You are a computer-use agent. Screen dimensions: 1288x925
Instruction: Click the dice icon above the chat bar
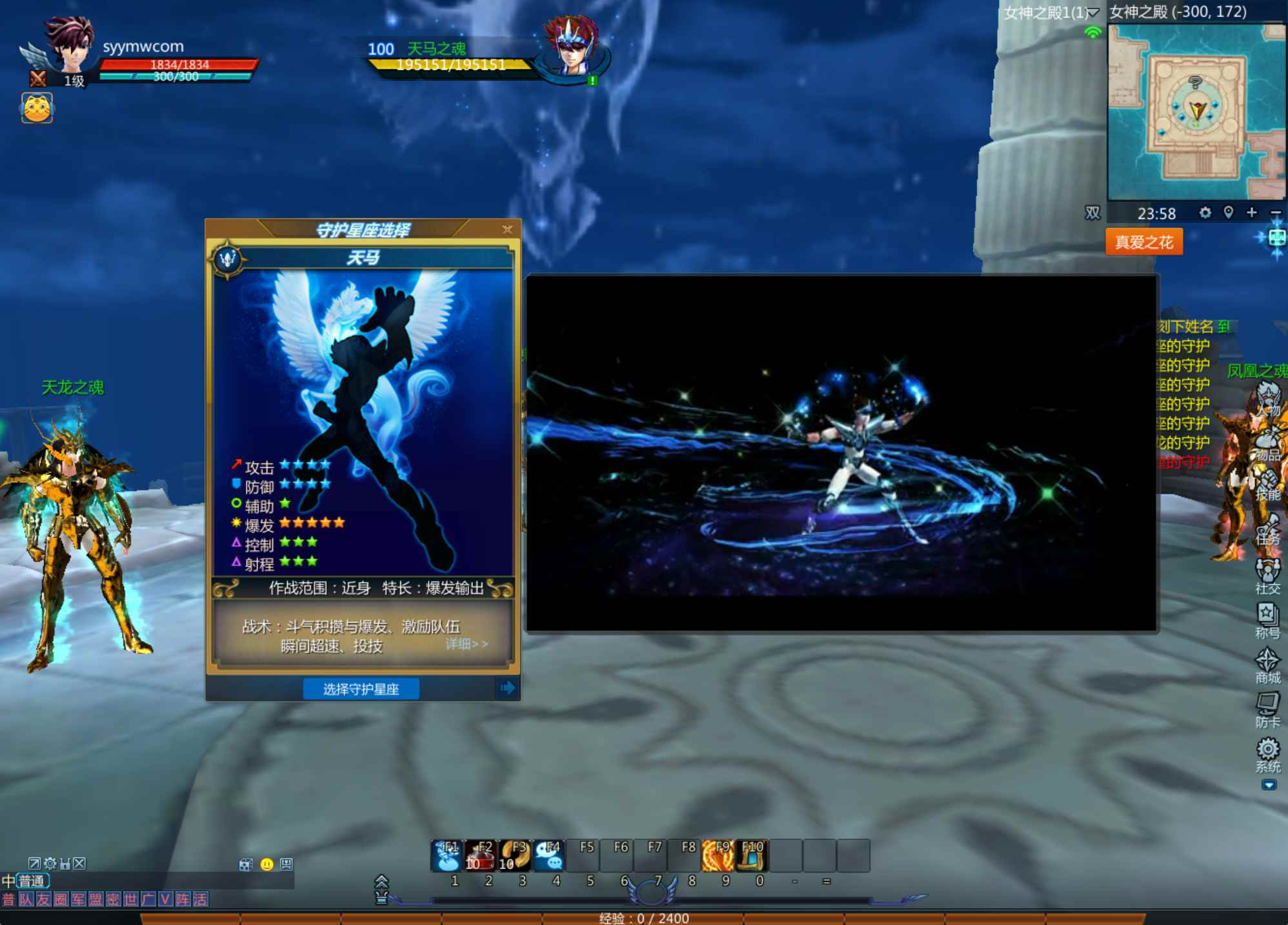click(x=245, y=866)
